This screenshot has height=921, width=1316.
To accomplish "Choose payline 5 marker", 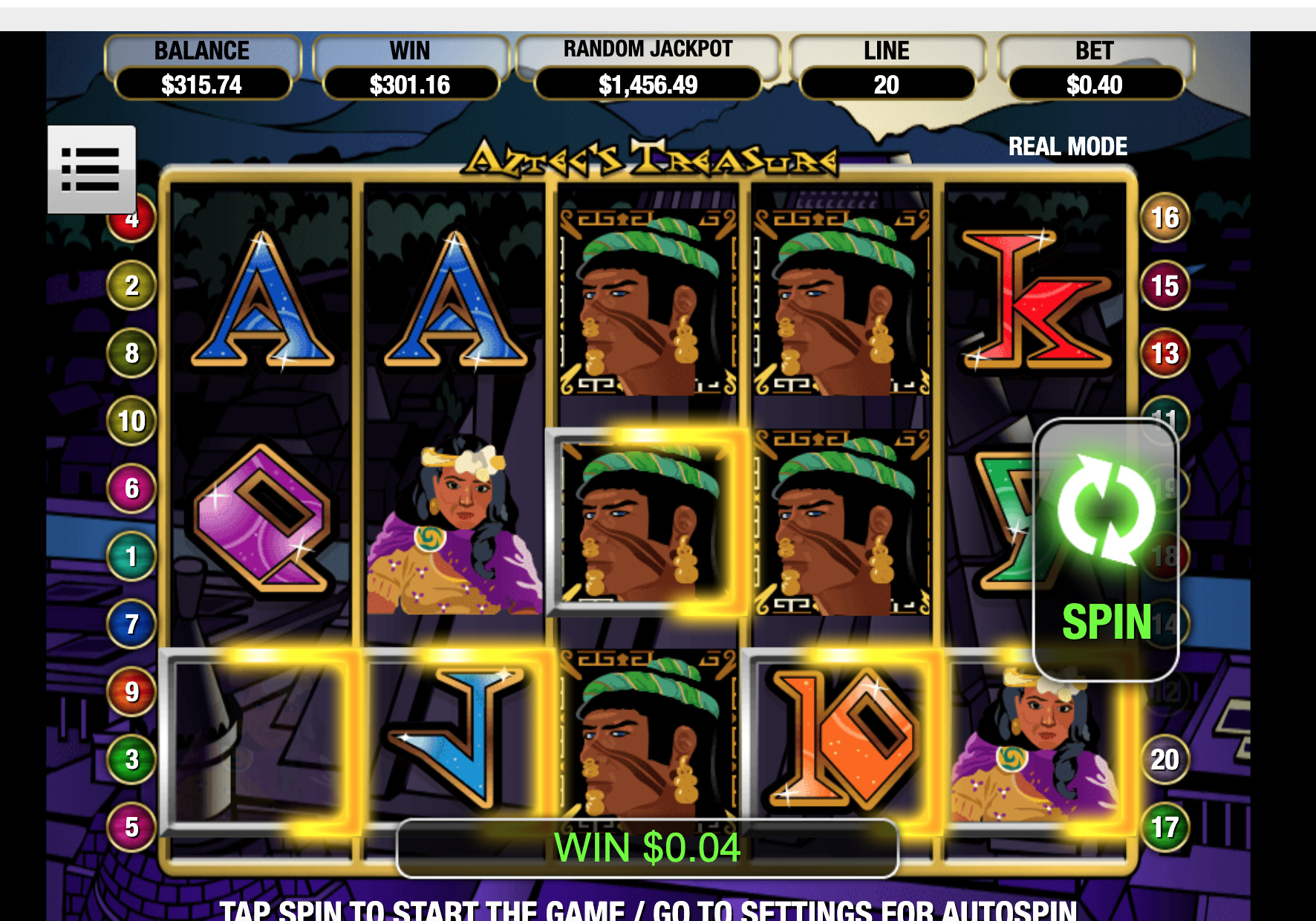I will click(x=132, y=827).
